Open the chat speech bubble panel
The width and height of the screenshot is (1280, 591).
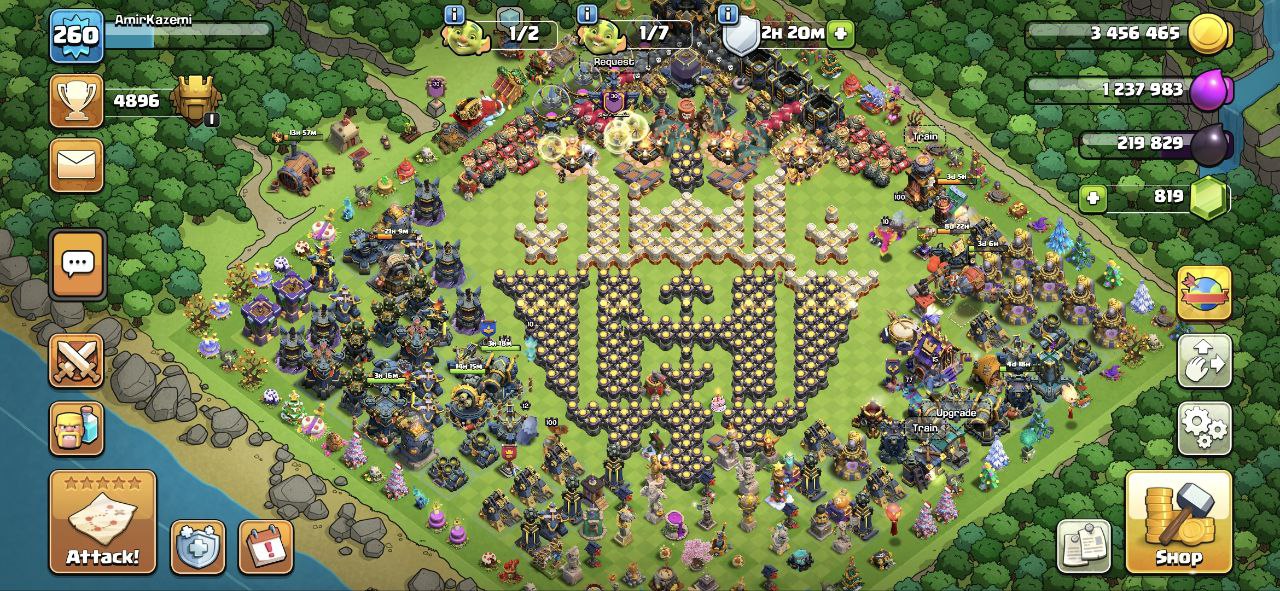[x=78, y=264]
